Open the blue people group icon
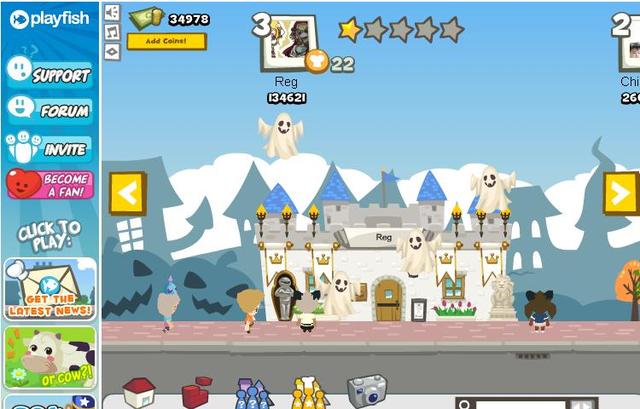The image size is (640, 409). click(252, 395)
